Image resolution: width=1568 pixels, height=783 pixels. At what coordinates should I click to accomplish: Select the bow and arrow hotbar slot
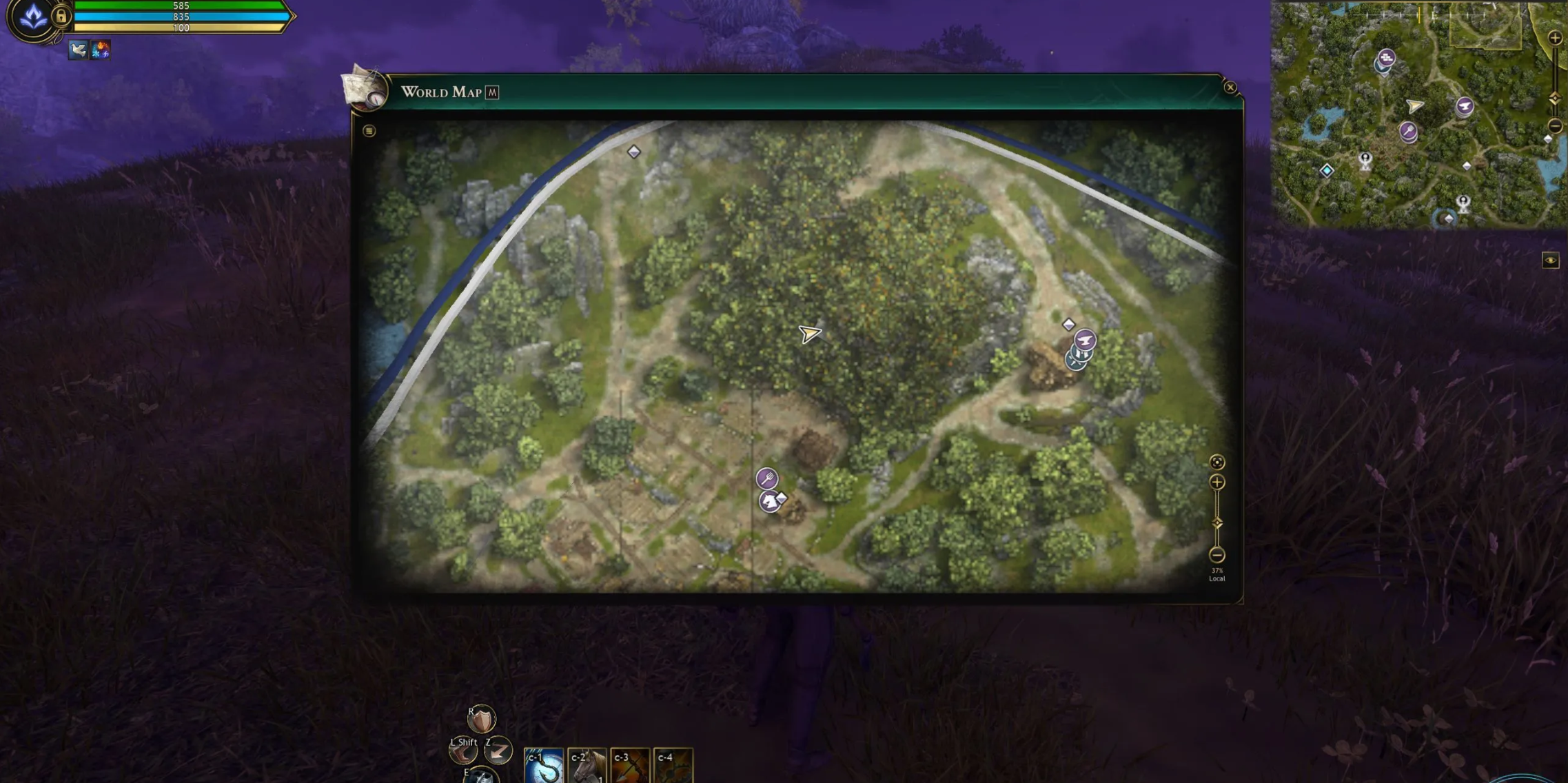(x=629, y=766)
